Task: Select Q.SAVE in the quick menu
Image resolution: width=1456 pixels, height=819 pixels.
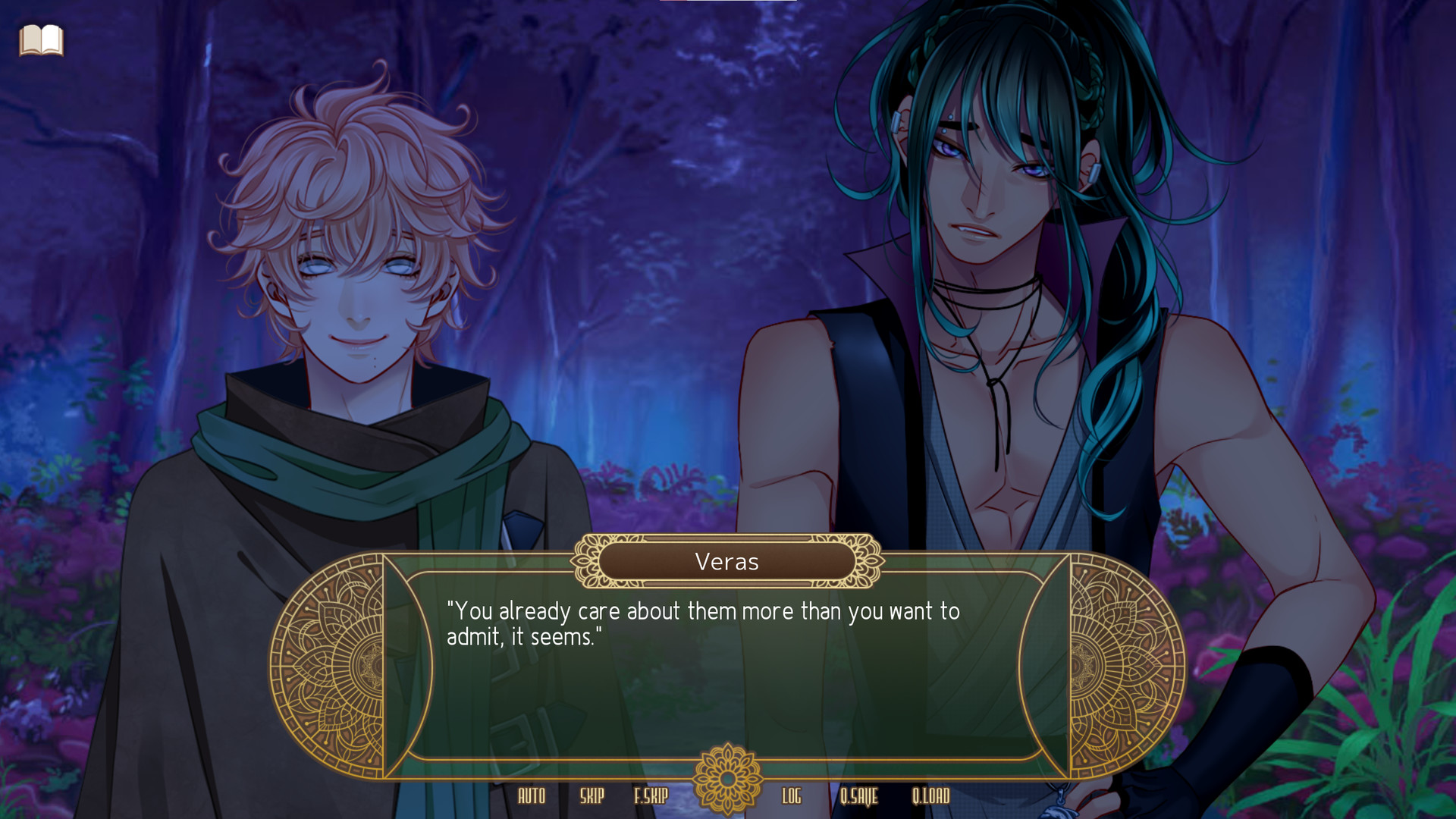Action: [861, 797]
